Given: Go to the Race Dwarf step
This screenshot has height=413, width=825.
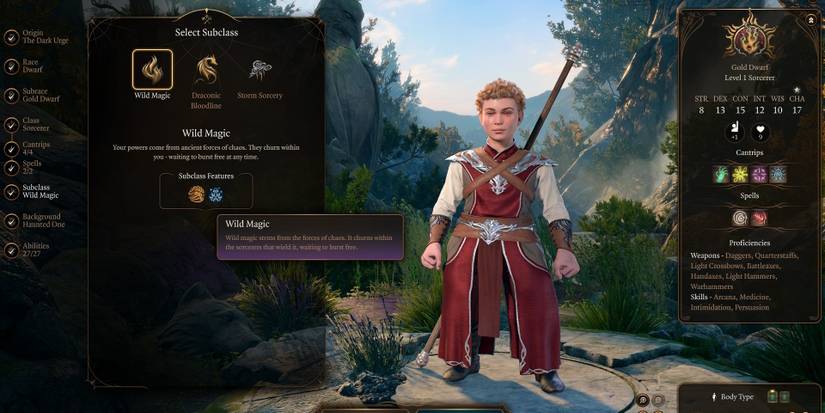Looking at the screenshot, I should 30,67.
